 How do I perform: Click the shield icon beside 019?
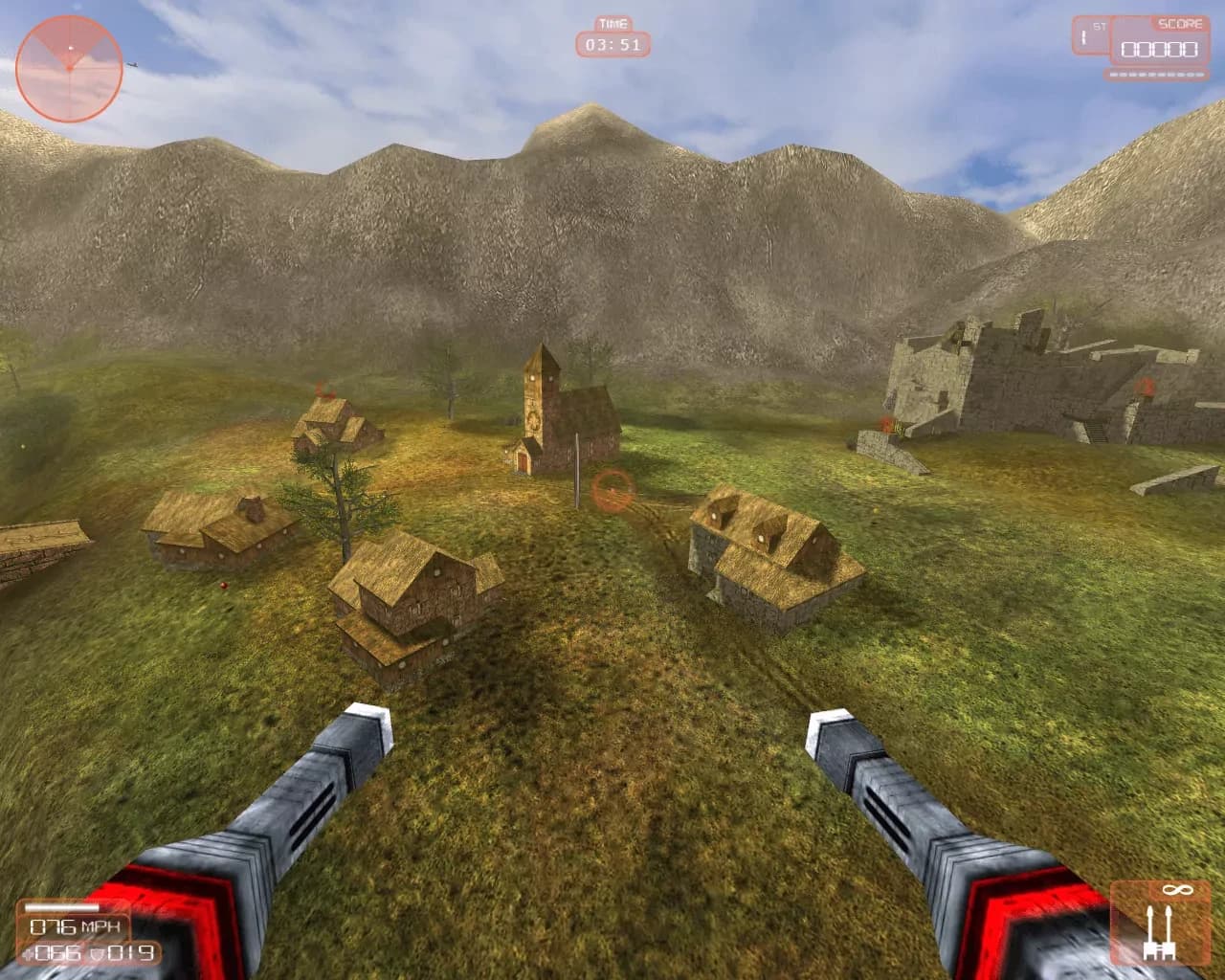97,954
